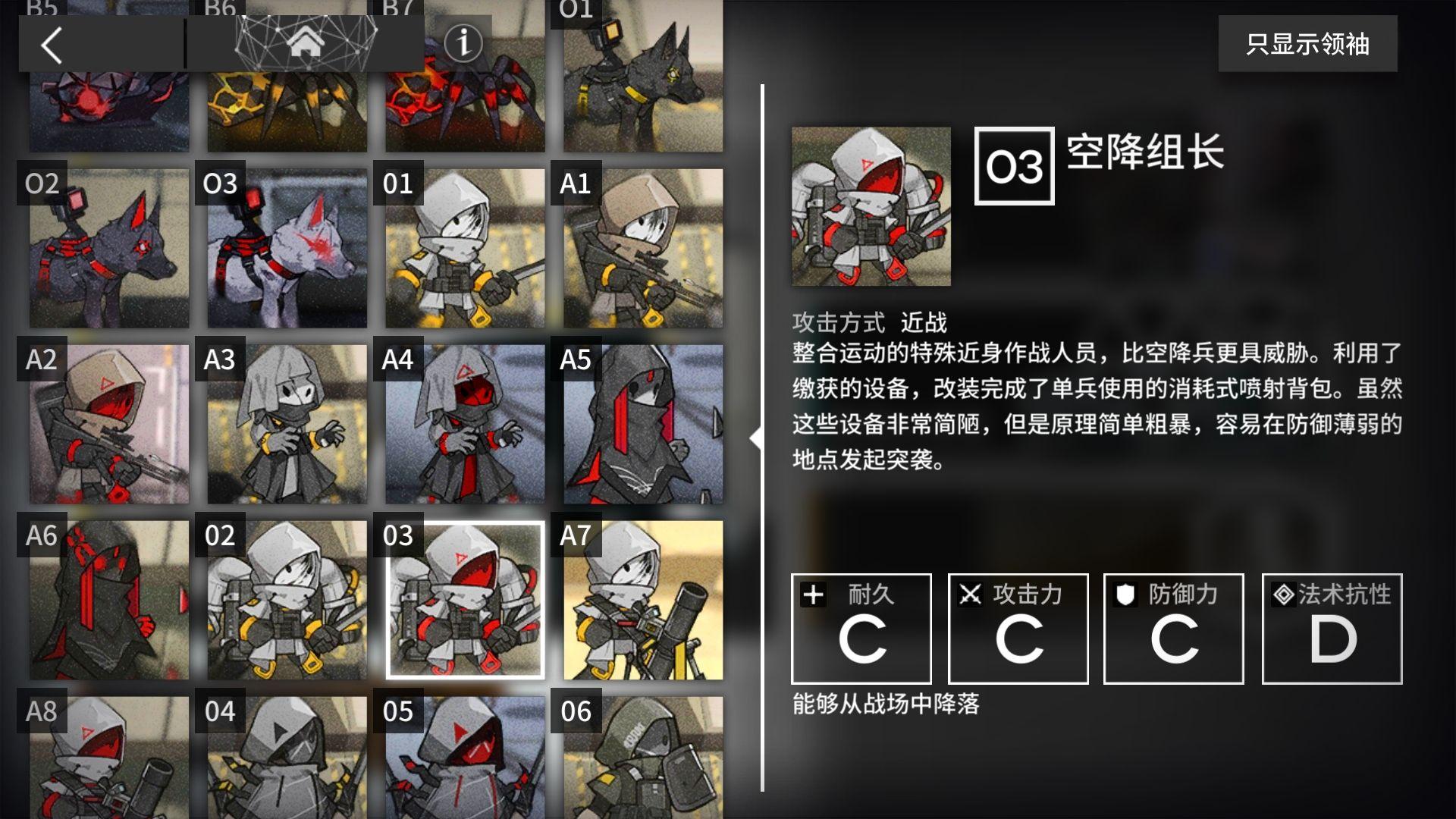Collapse the detail panel with the white arrow
The width and height of the screenshot is (1456, 819).
tap(756, 438)
